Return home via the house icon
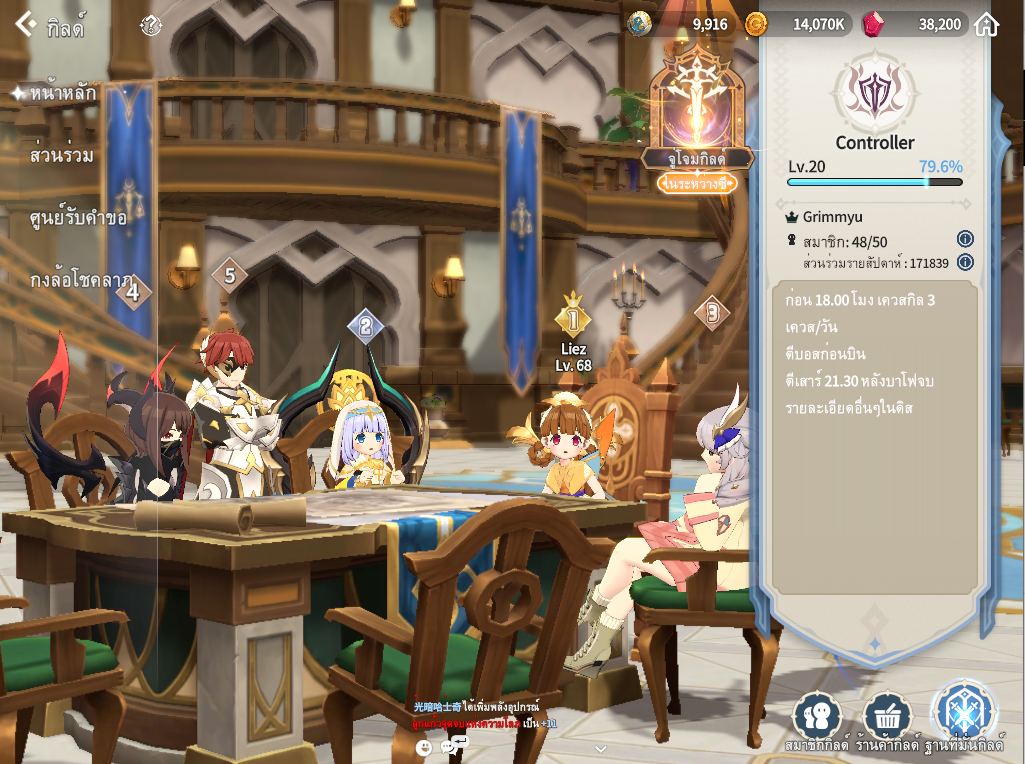The image size is (1025, 764). point(986,24)
